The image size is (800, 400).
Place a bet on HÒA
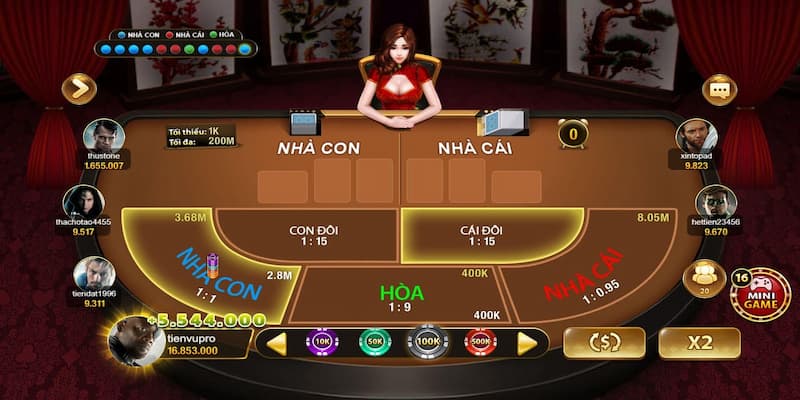point(402,293)
